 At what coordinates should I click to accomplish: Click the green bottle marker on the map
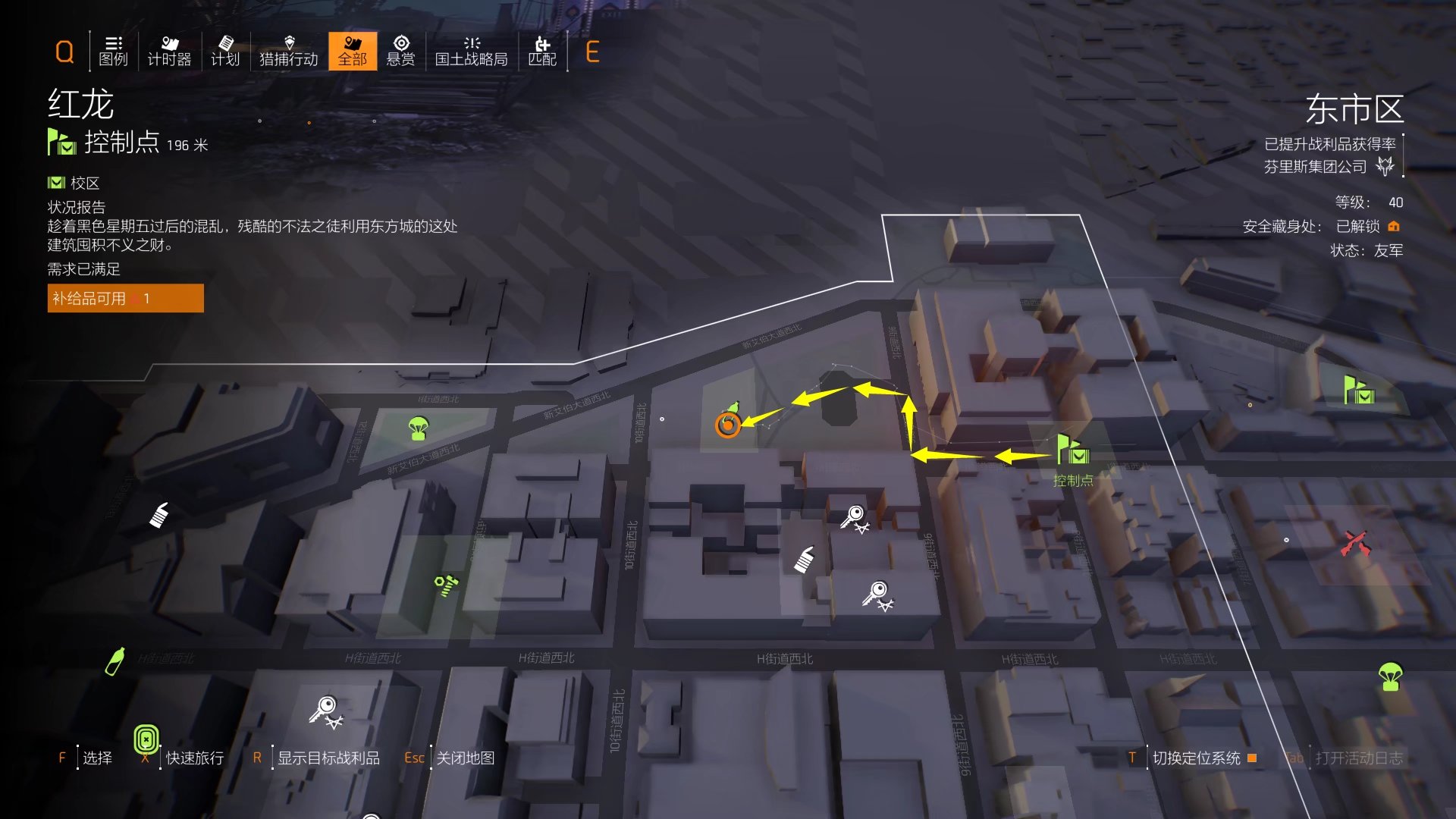coord(115,661)
